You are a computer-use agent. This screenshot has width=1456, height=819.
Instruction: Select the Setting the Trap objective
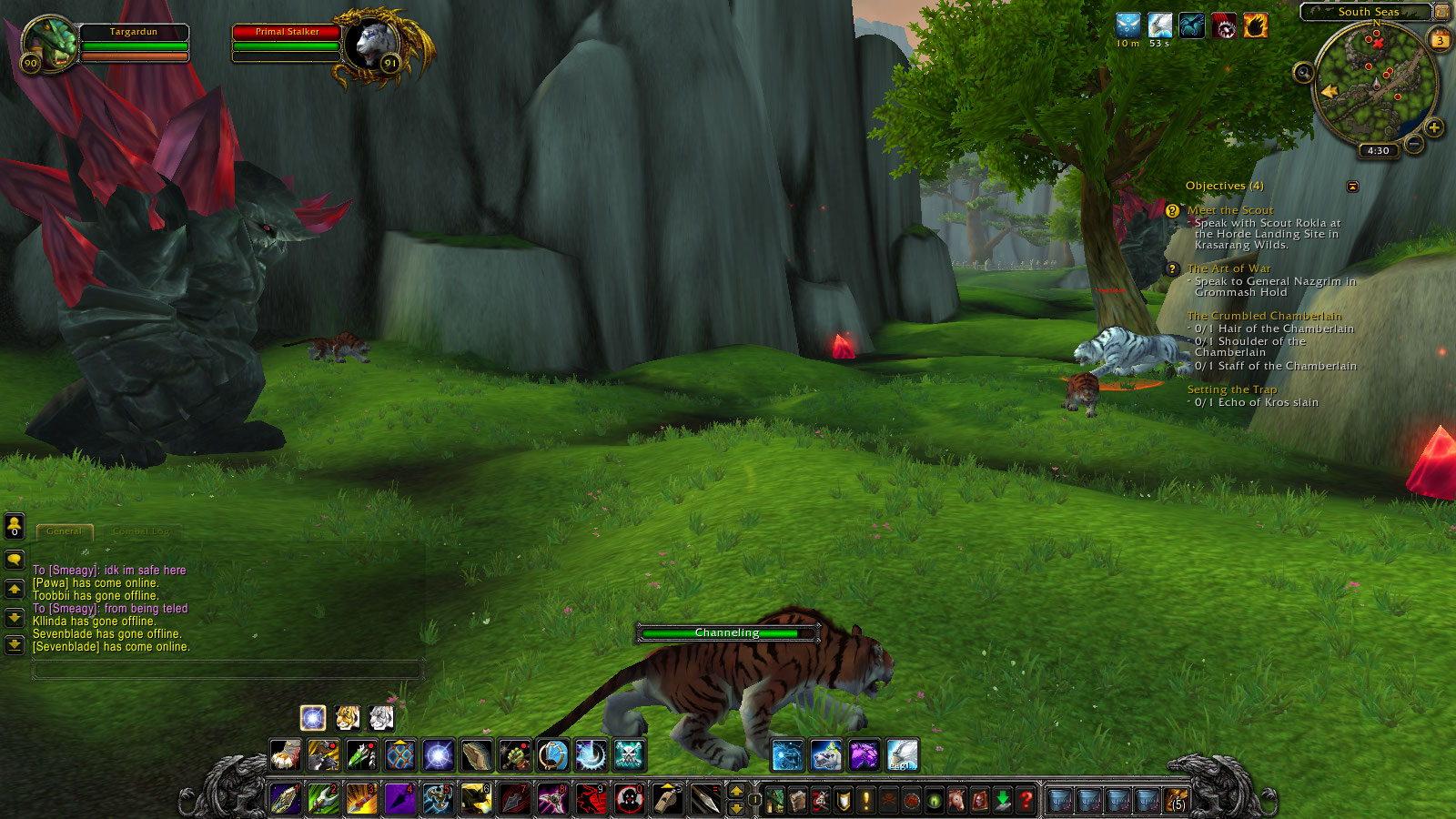pyautogui.click(x=1231, y=389)
